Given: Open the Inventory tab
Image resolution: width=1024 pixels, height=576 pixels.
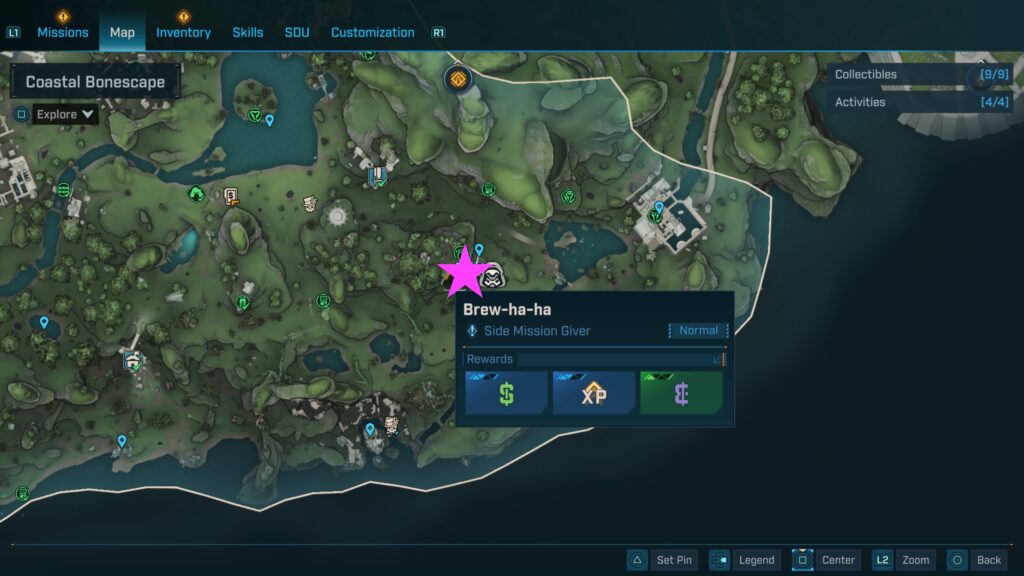Looking at the screenshot, I should (183, 32).
